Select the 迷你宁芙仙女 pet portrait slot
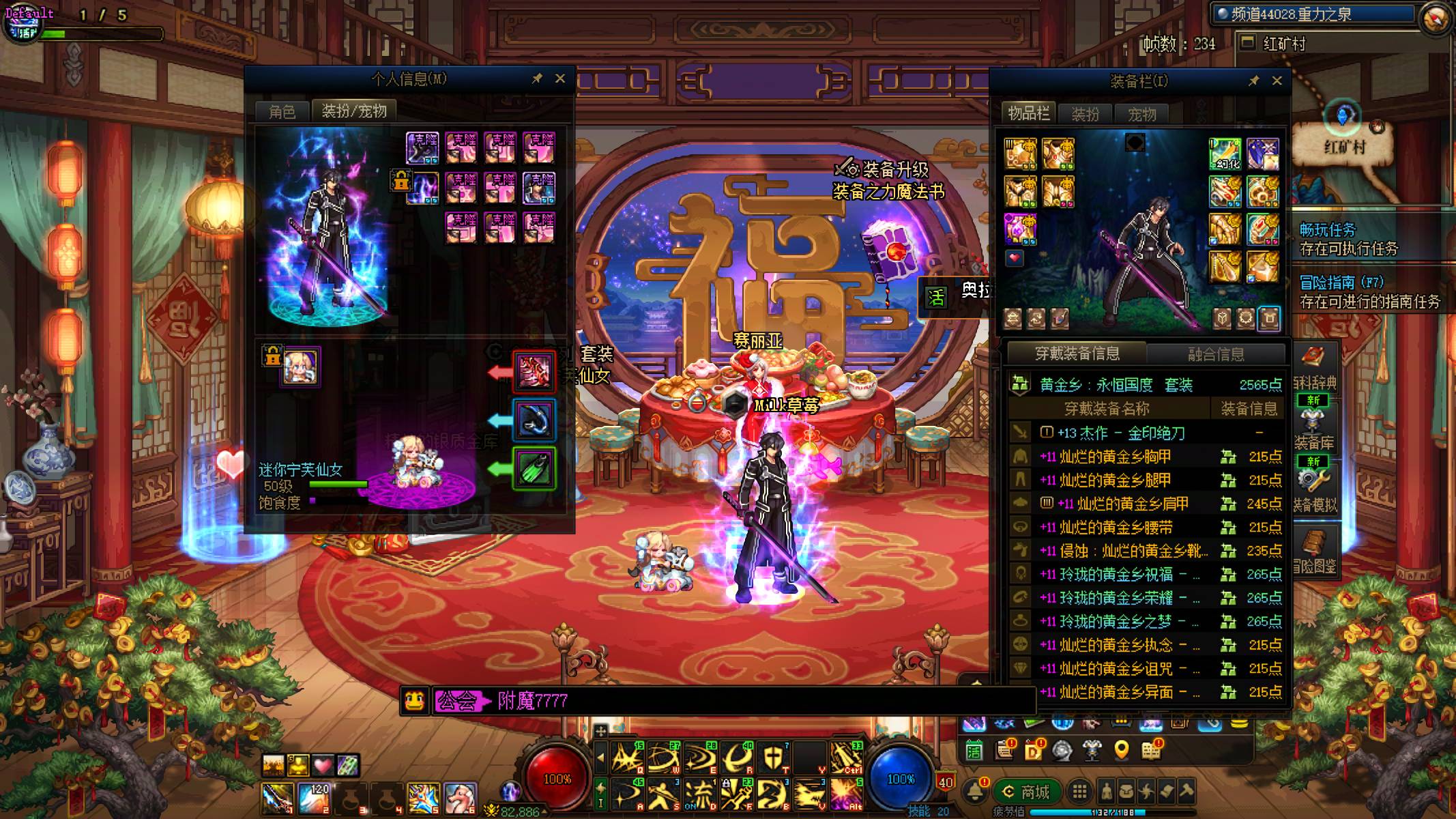Viewport: 1456px width, 819px height. point(301,367)
